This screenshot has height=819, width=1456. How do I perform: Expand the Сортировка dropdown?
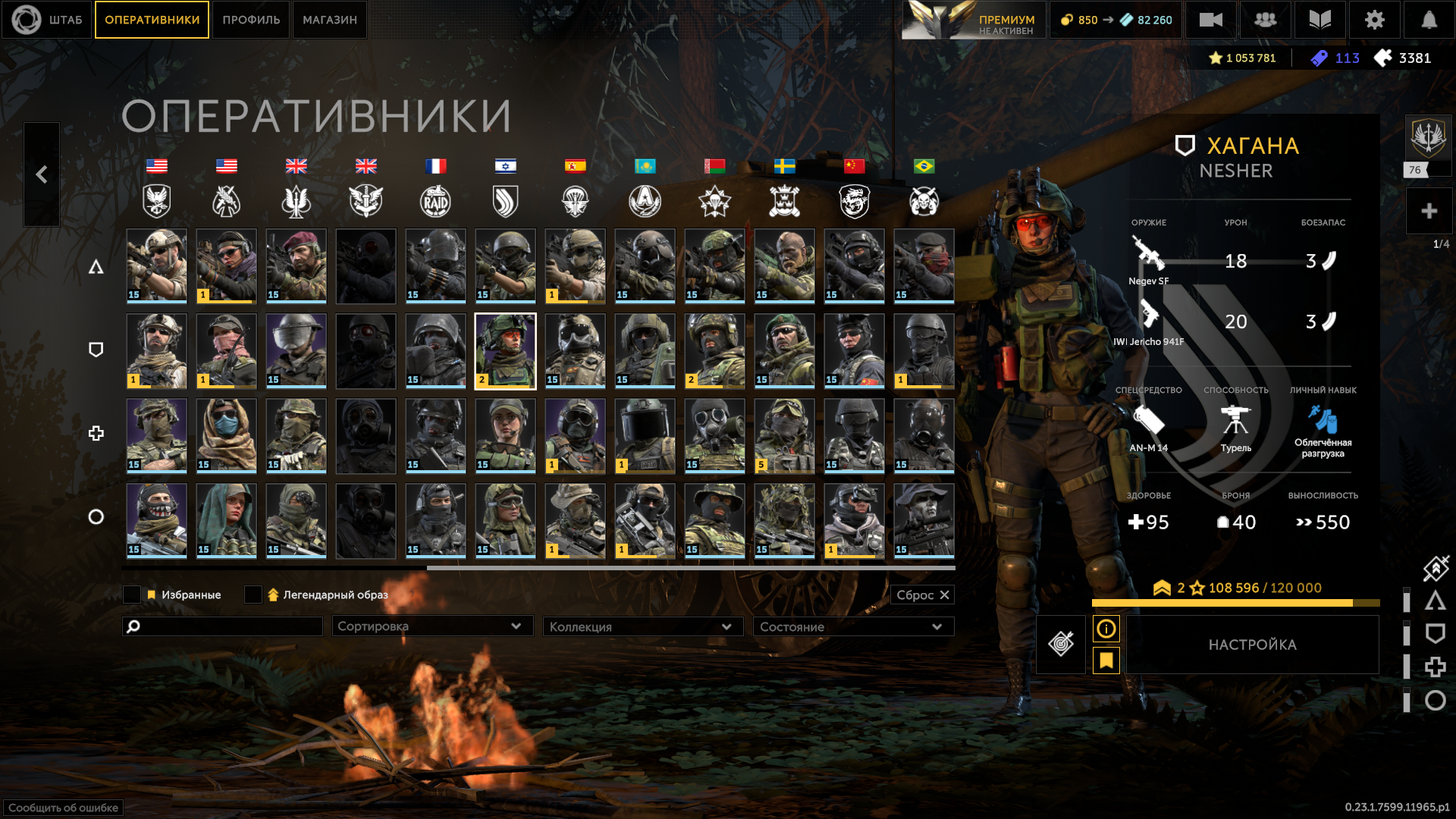coord(432,626)
